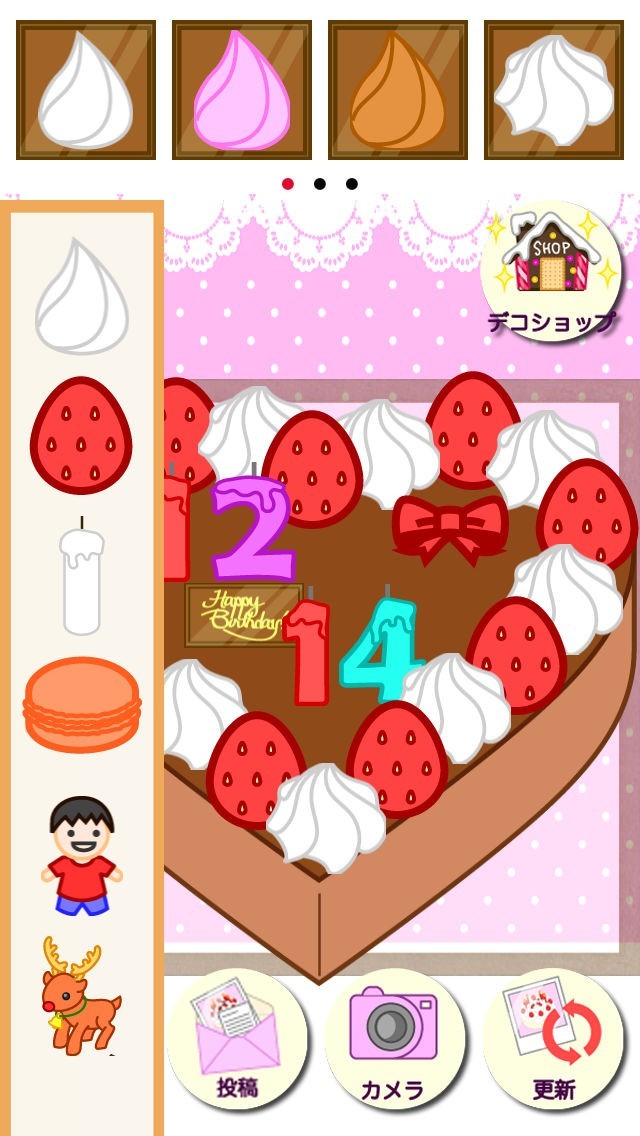Choose the boy figurine category

(x=82, y=855)
